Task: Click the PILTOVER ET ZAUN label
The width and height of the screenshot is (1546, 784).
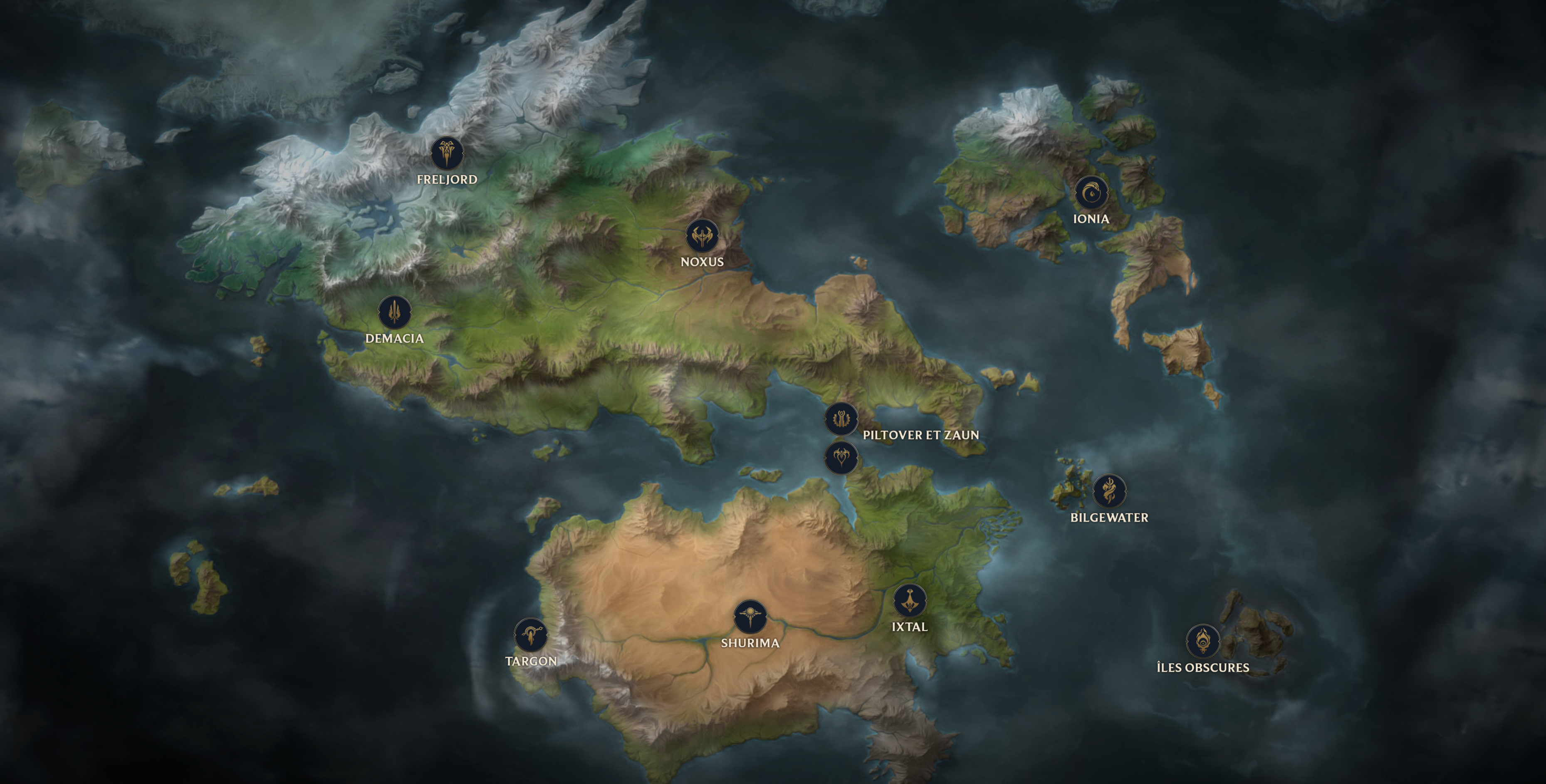Action: click(x=920, y=435)
